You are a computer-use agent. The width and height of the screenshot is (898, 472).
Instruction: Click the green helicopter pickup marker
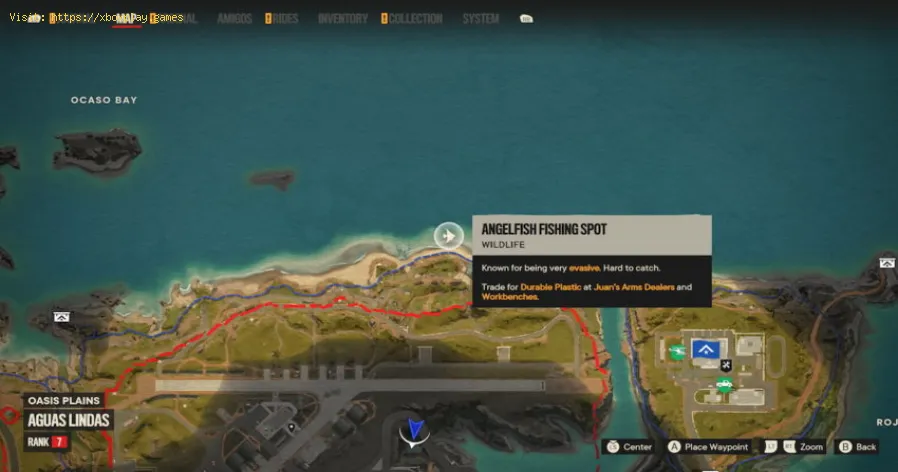(x=677, y=350)
